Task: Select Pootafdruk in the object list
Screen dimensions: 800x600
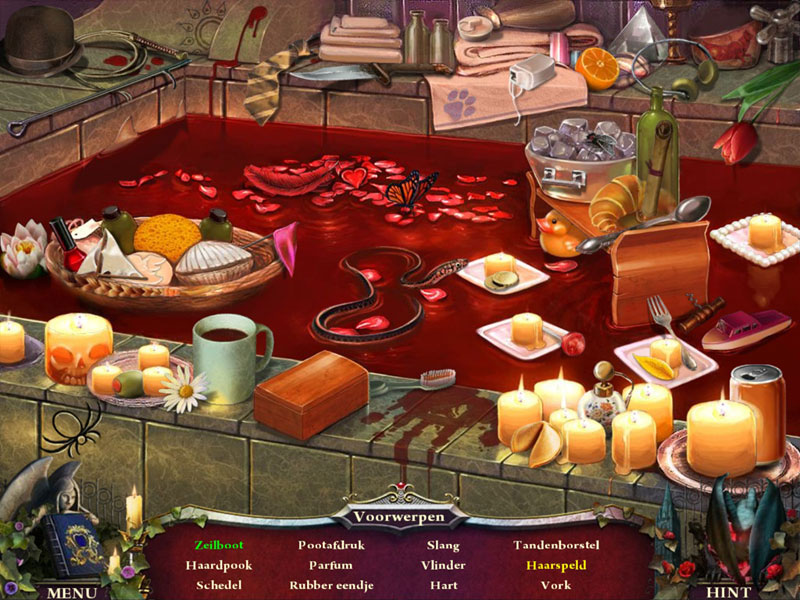Action: (330, 545)
